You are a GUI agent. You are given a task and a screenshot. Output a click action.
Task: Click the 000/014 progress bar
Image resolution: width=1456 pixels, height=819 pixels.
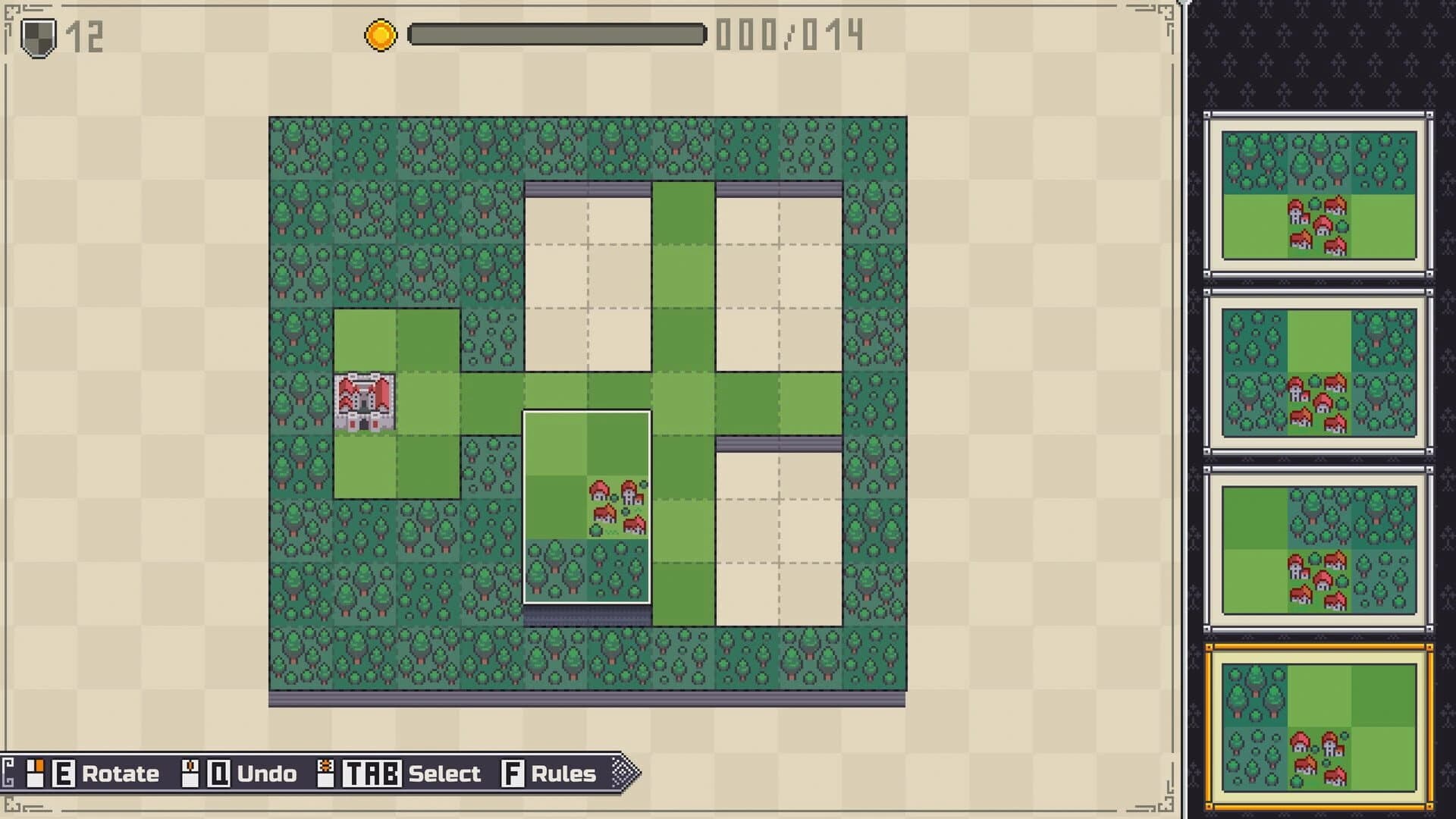(x=556, y=34)
